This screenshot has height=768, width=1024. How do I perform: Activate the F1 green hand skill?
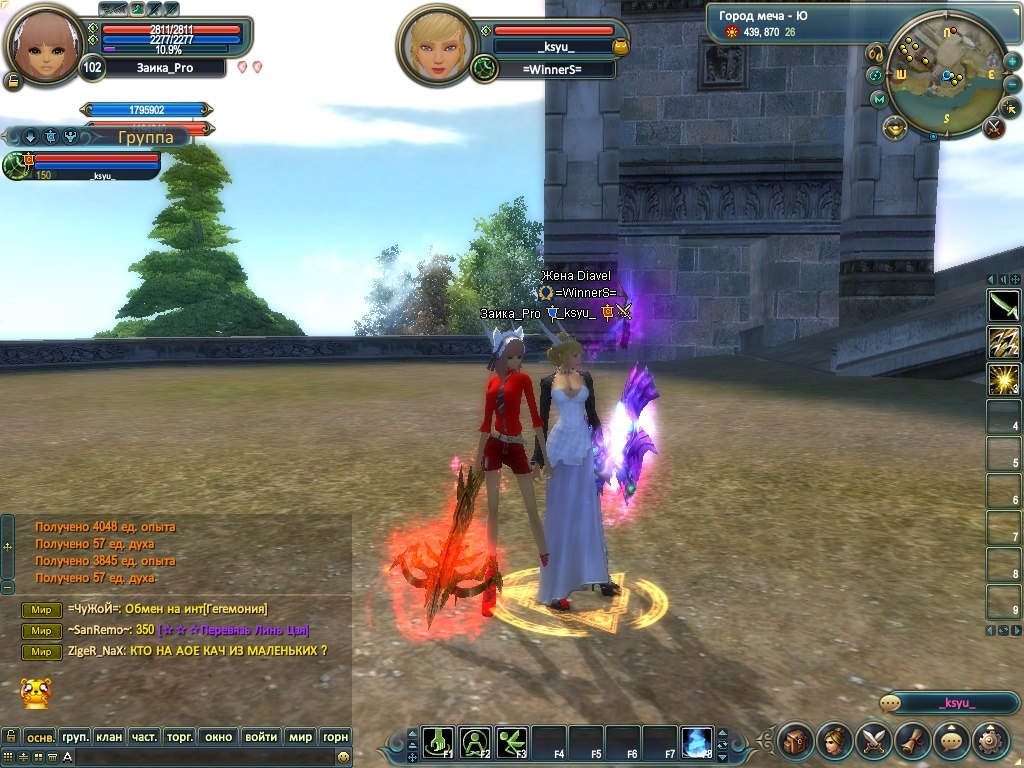point(438,741)
